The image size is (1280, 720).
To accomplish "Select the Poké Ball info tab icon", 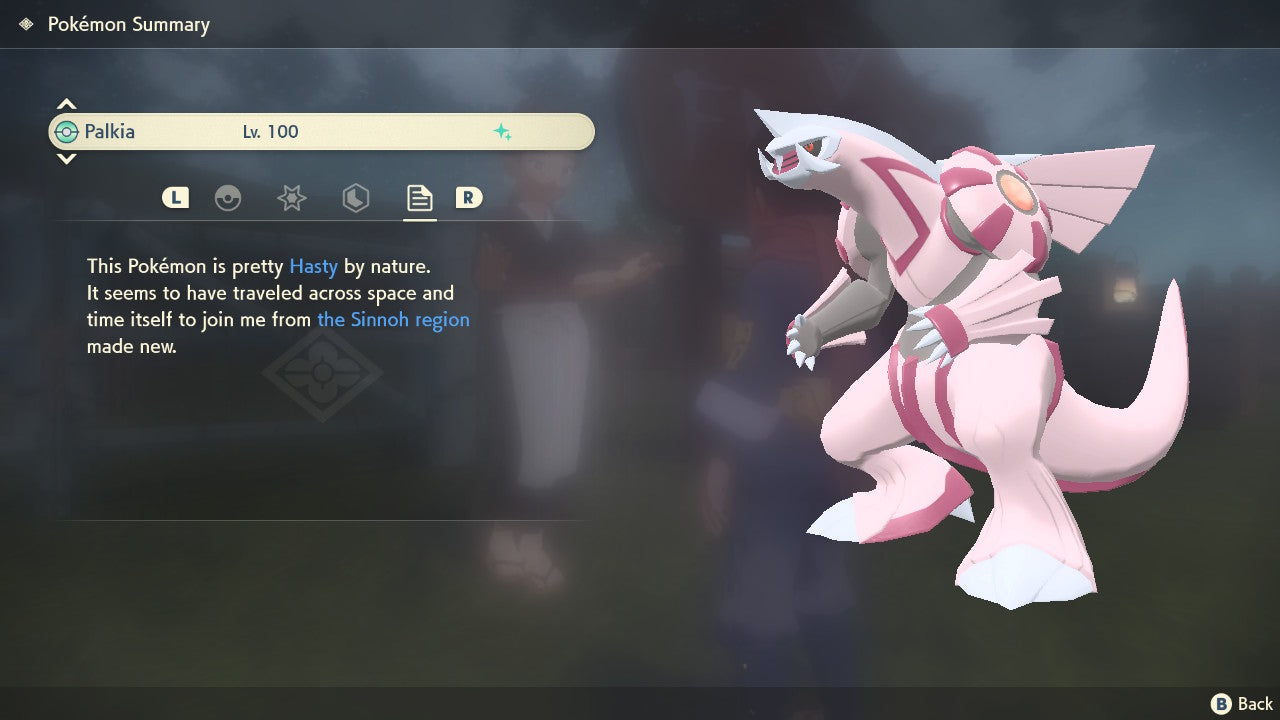I will 228,198.
